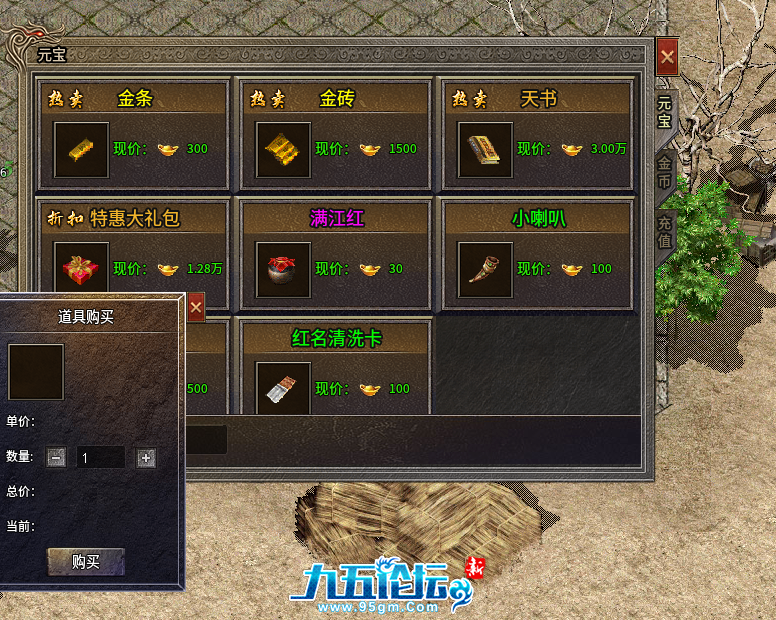Select the 满江红 potion jar item
This screenshot has width=776, height=620.
click(284, 270)
